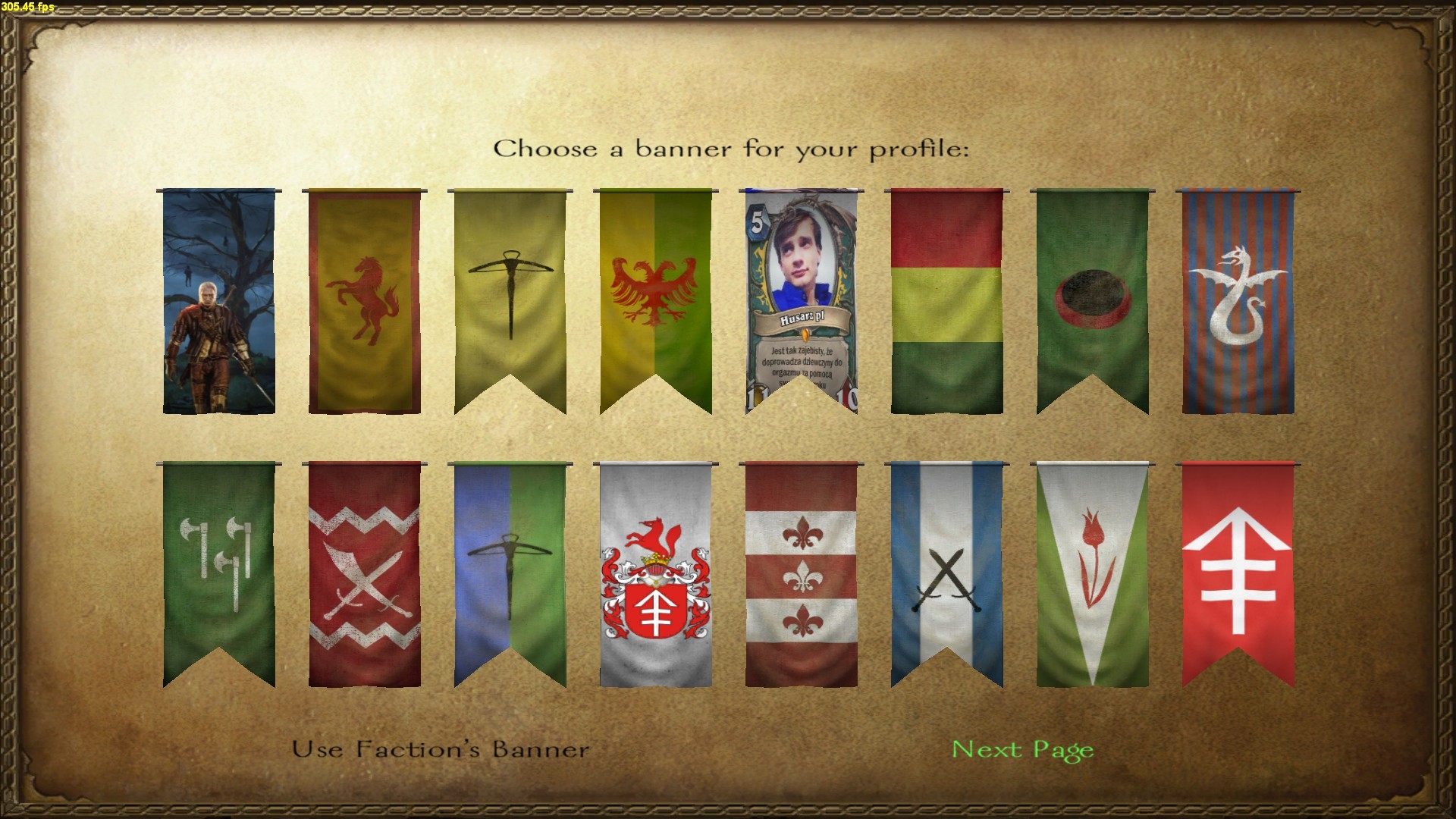
Task: Choose the white coat of arms banner
Action: tap(655, 574)
